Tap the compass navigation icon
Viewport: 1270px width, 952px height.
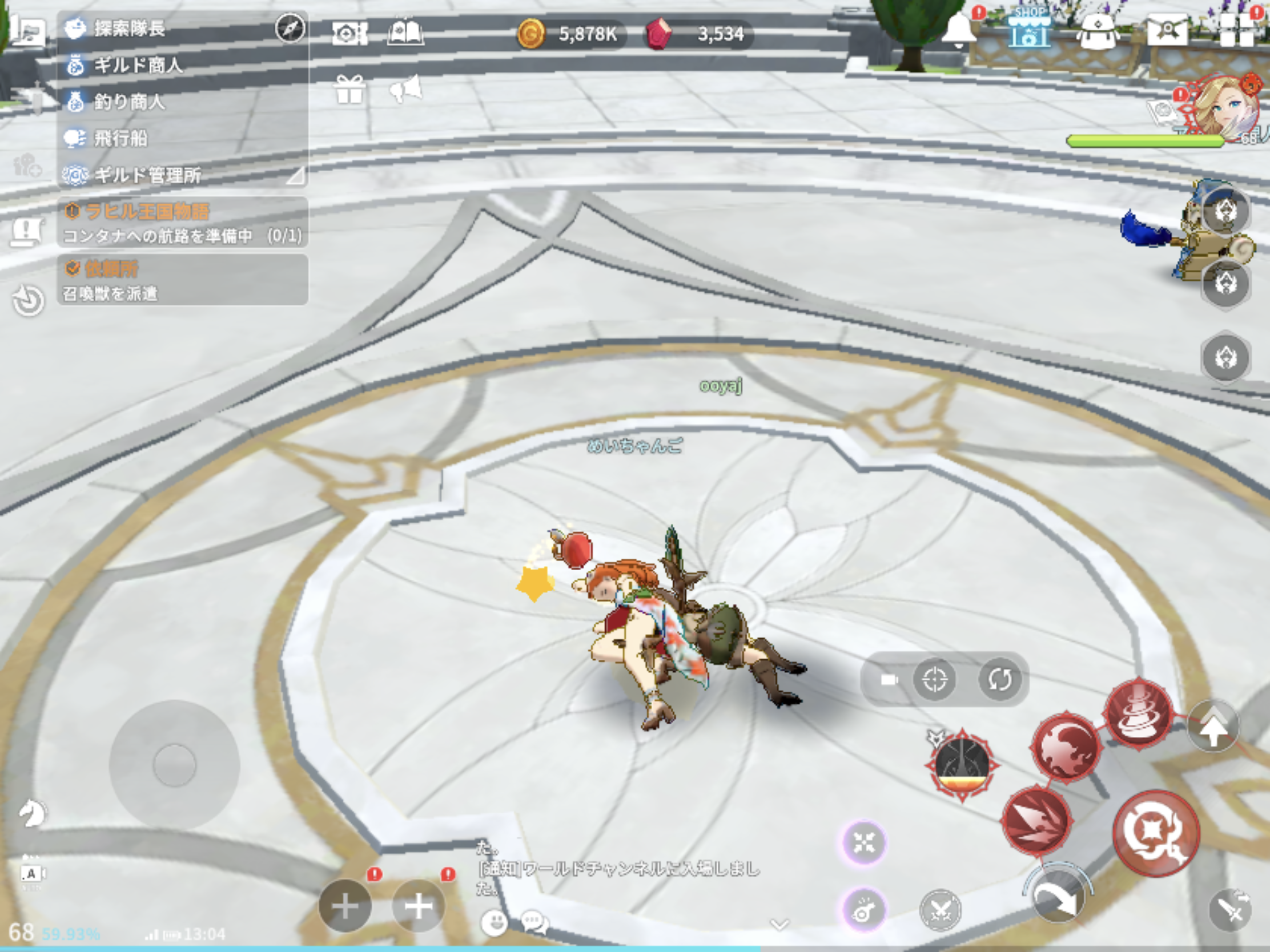coord(290,28)
